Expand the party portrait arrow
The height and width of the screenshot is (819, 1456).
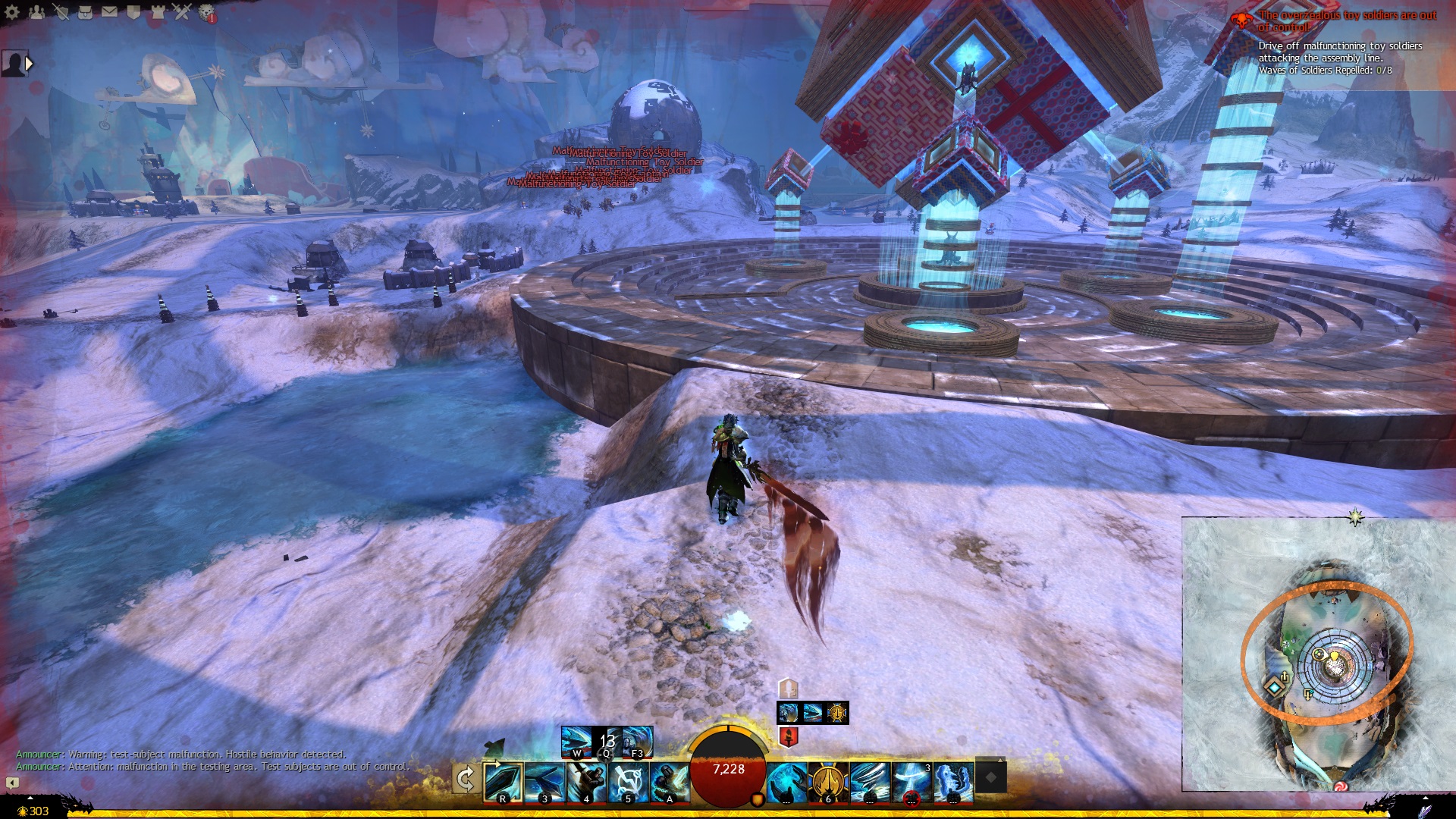(30, 64)
